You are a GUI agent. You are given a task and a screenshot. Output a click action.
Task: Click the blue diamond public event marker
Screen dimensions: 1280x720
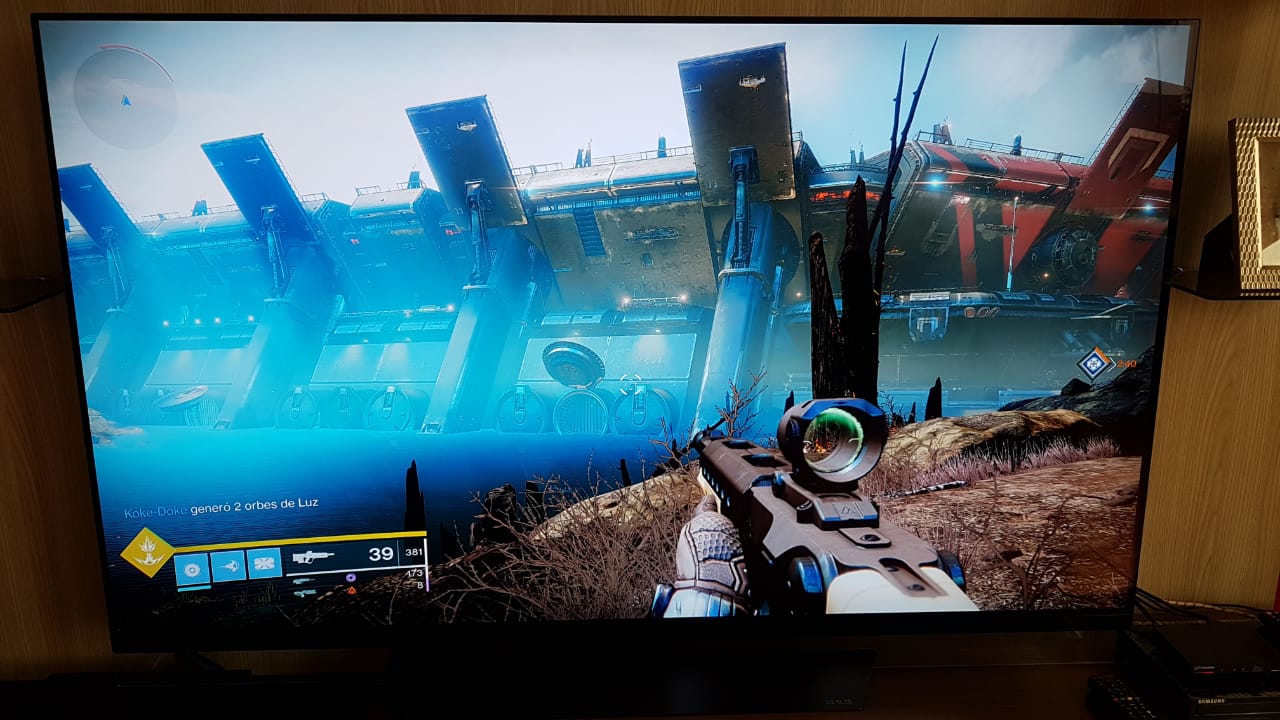click(1095, 363)
